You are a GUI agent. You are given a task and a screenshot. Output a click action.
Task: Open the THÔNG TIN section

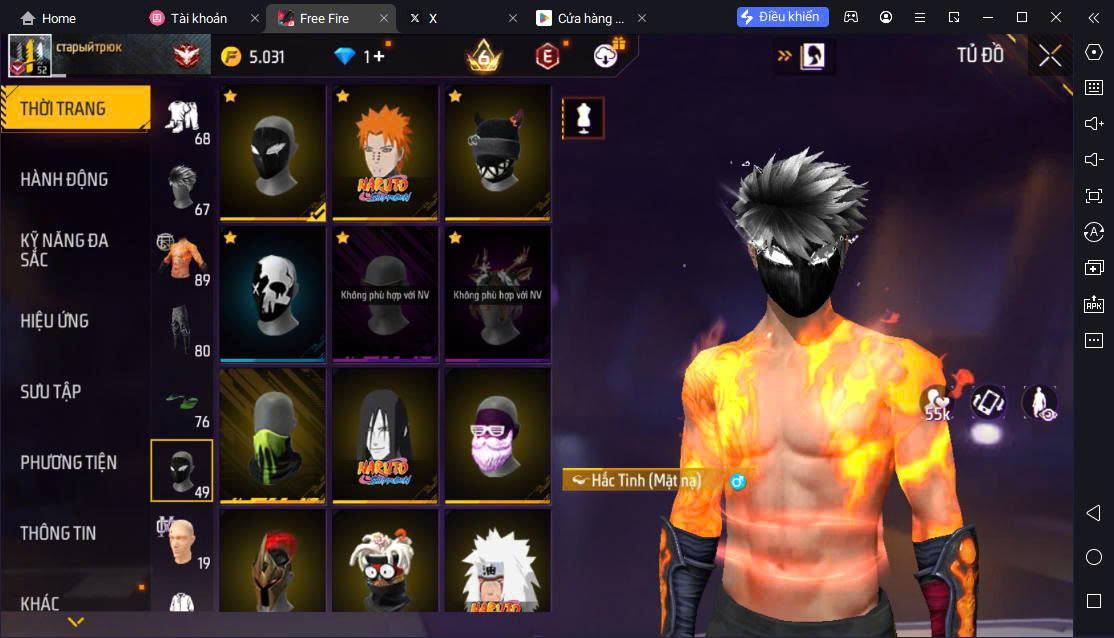click(x=58, y=533)
